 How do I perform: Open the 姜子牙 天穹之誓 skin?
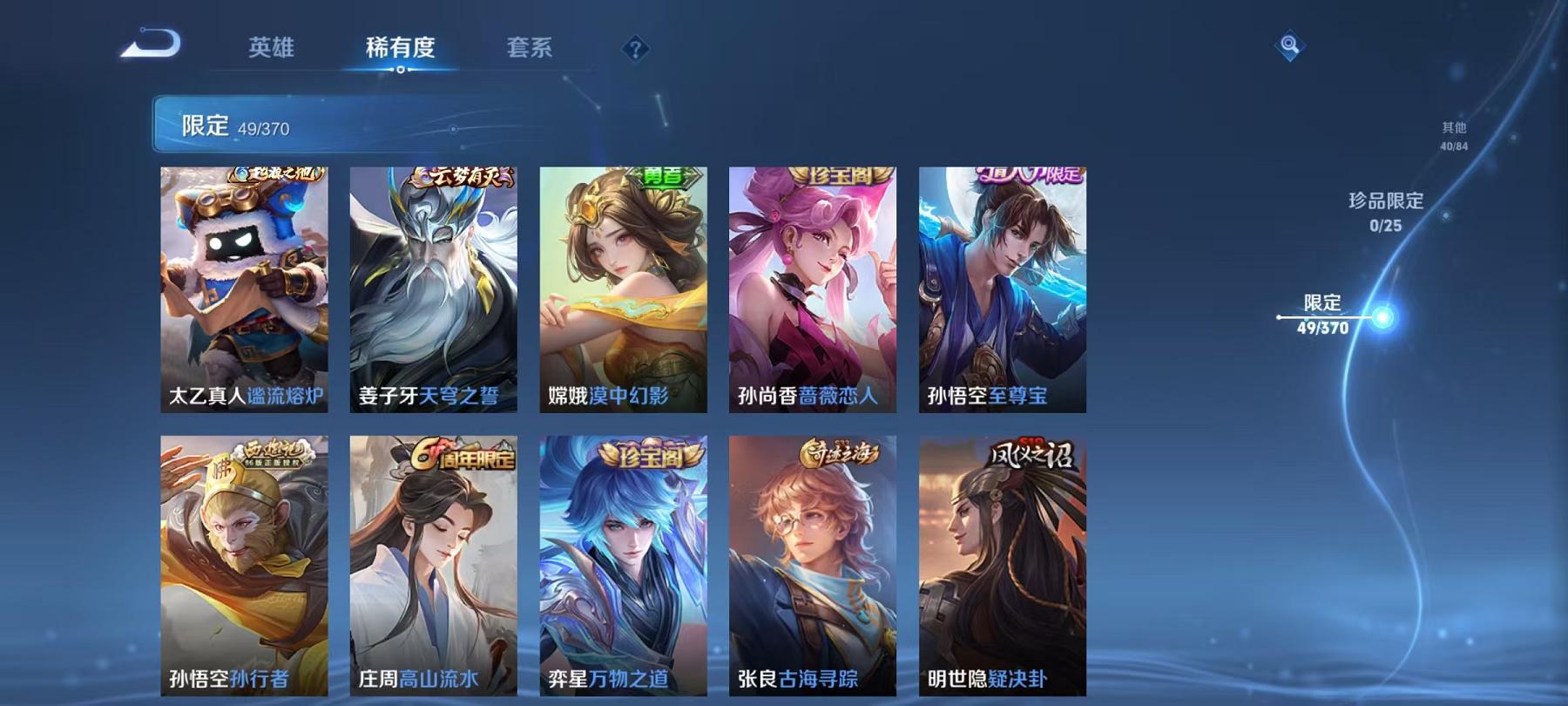coord(435,288)
